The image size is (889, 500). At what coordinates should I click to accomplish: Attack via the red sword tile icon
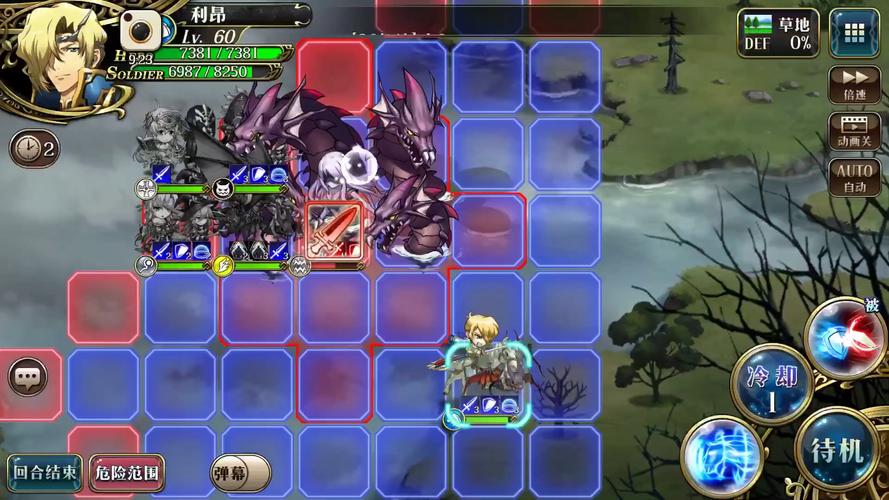(333, 231)
